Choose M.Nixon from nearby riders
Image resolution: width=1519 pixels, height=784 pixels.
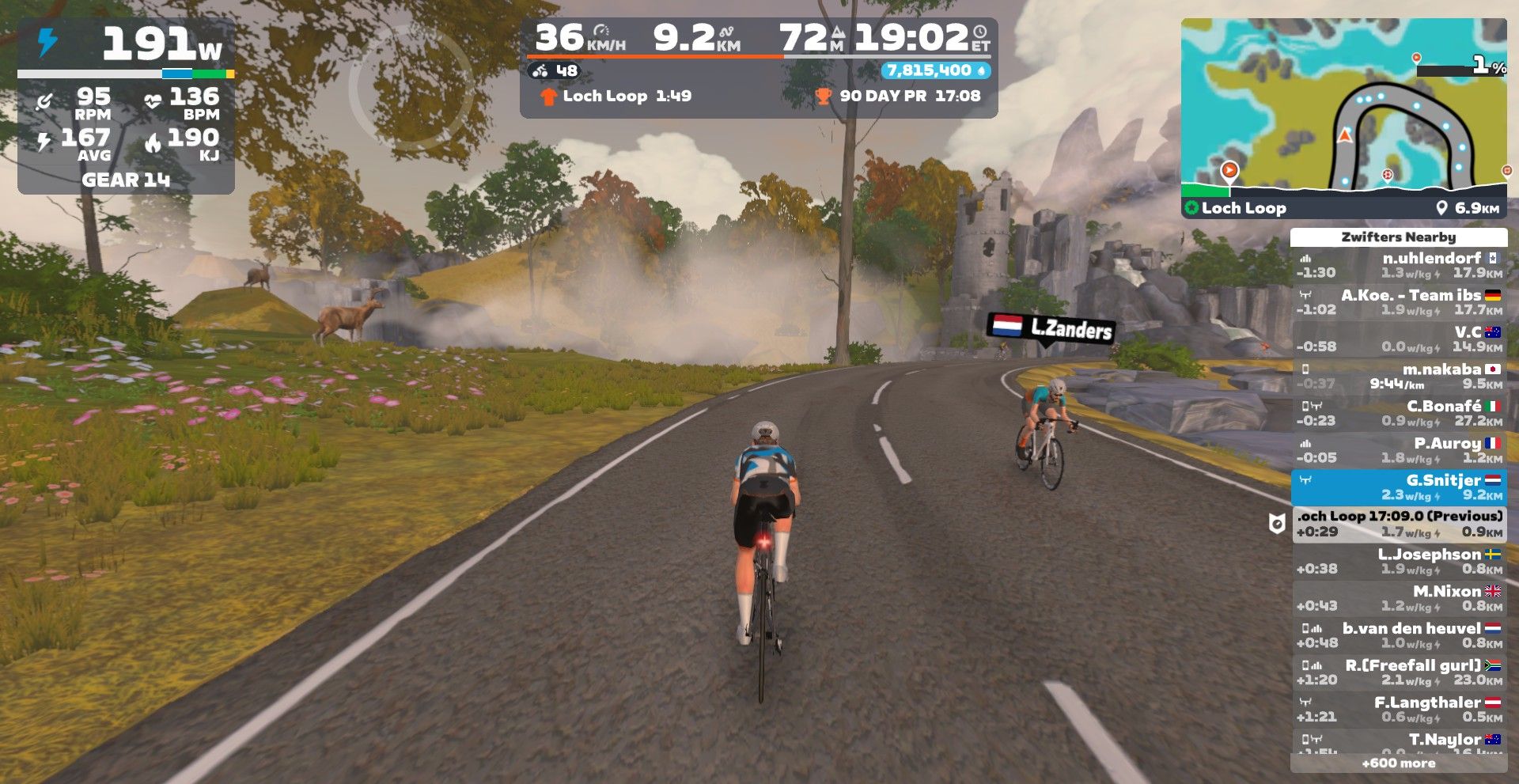[x=1398, y=598]
